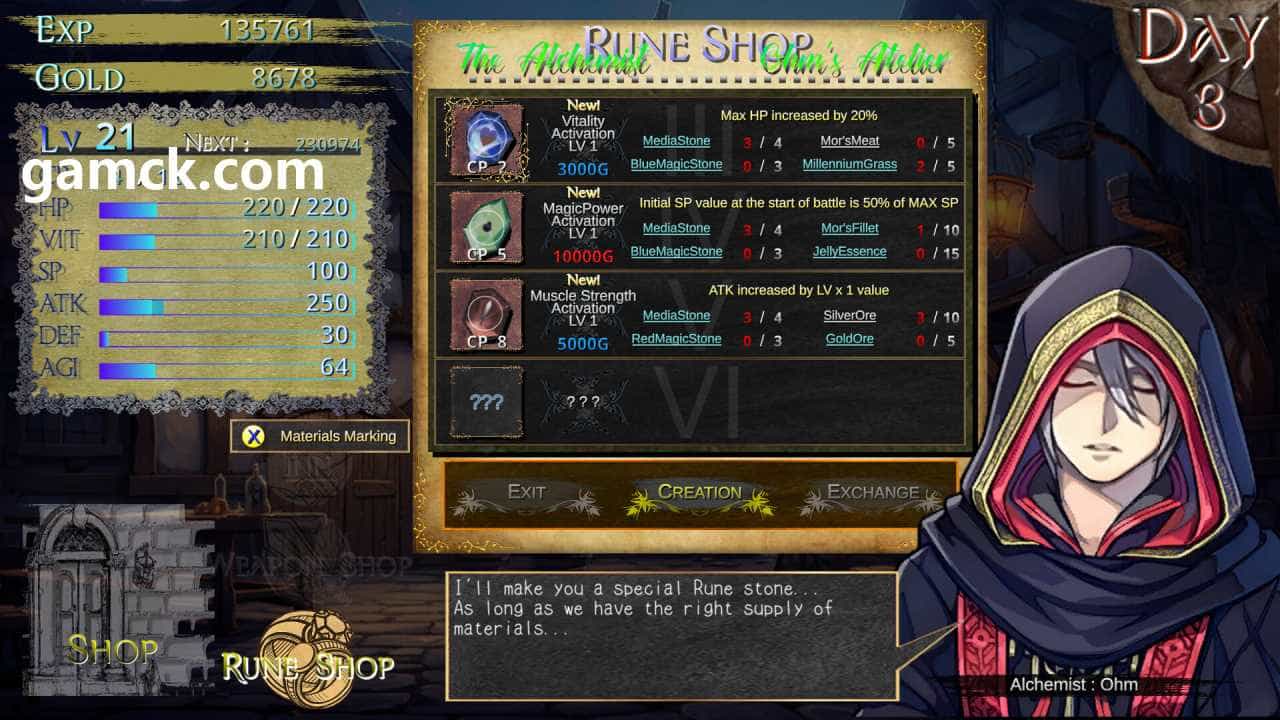Select the Vitality Activation rune
This screenshot has height=720, width=1280.
(x=486, y=140)
